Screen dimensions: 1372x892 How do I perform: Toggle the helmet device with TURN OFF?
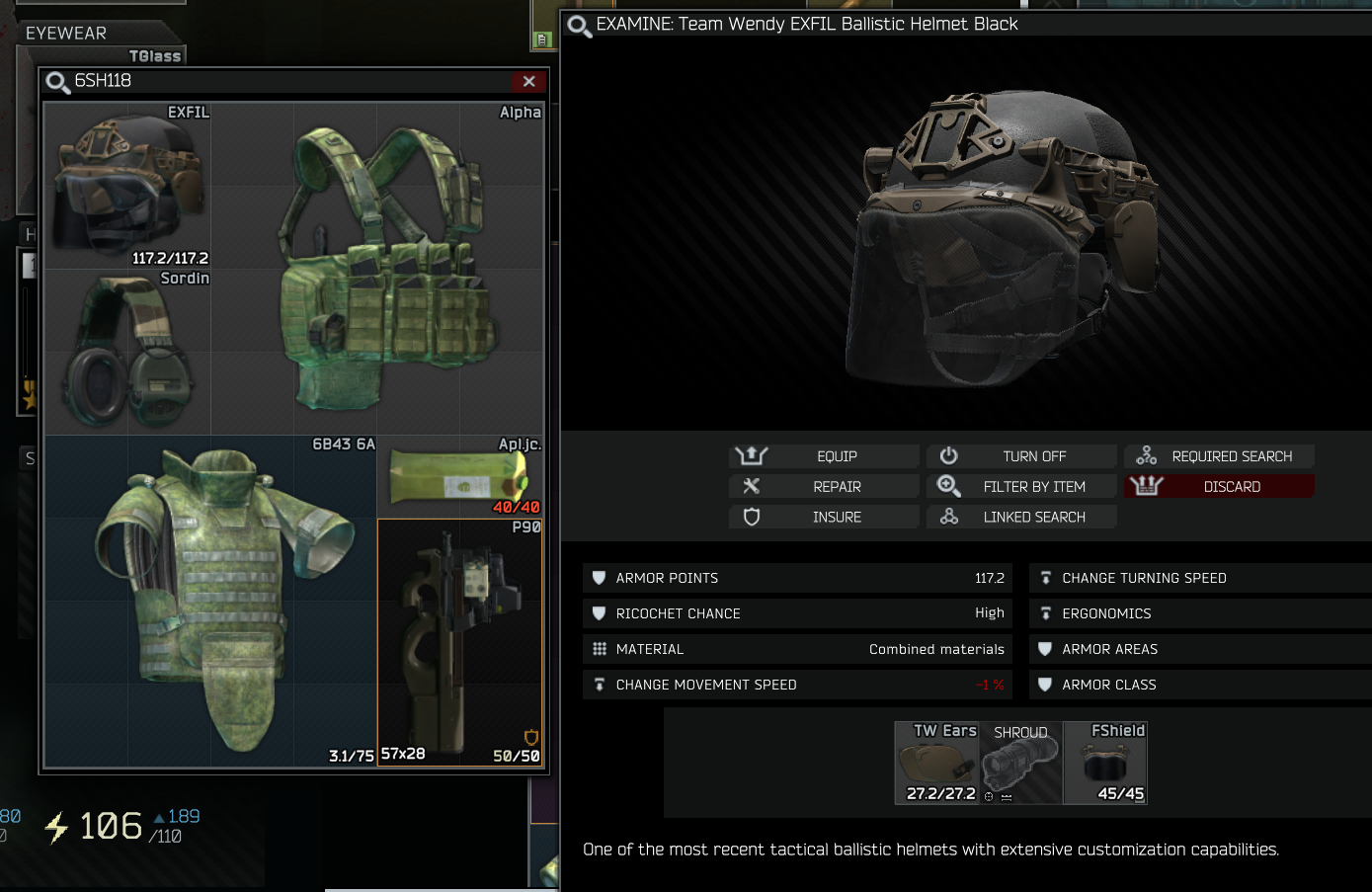tap(1021, 455)
